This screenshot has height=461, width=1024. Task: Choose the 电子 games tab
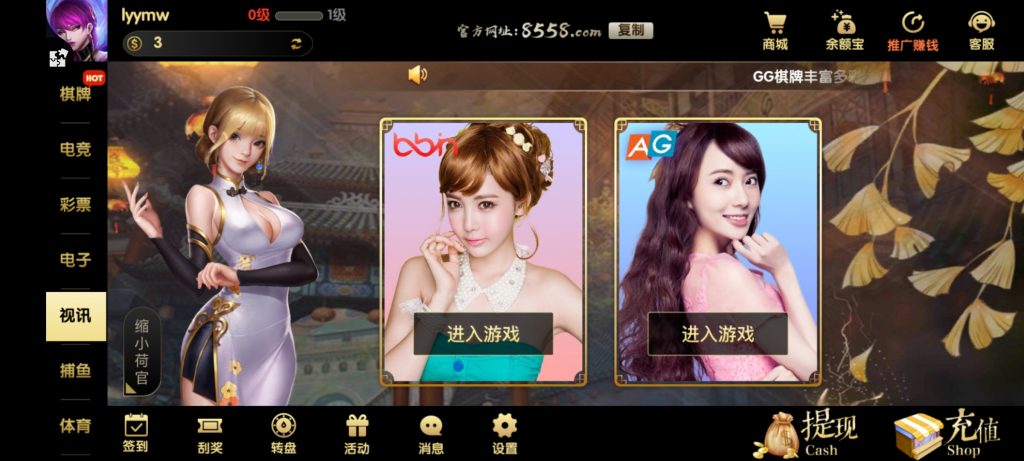click(75, 260)
